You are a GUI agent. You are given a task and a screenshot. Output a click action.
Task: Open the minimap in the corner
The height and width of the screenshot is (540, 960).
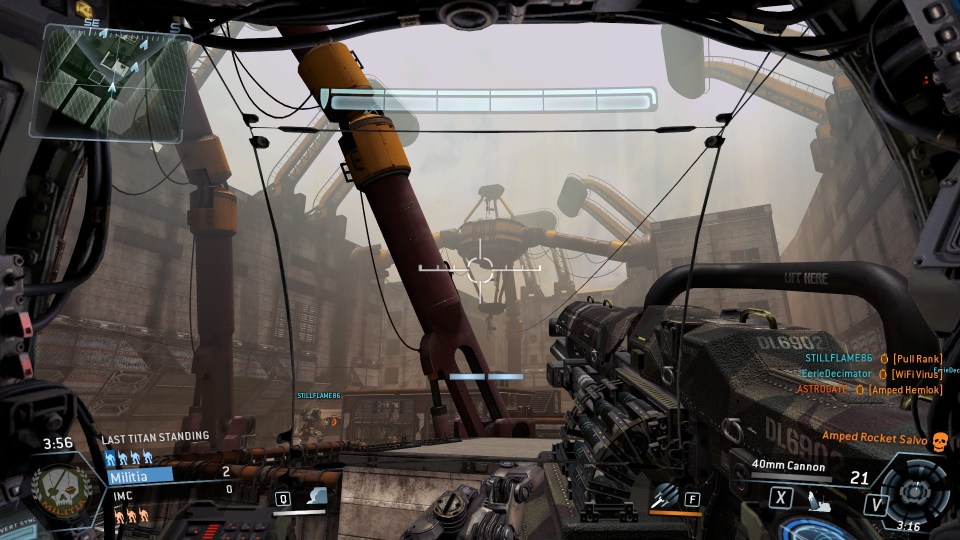coord(110,80)
